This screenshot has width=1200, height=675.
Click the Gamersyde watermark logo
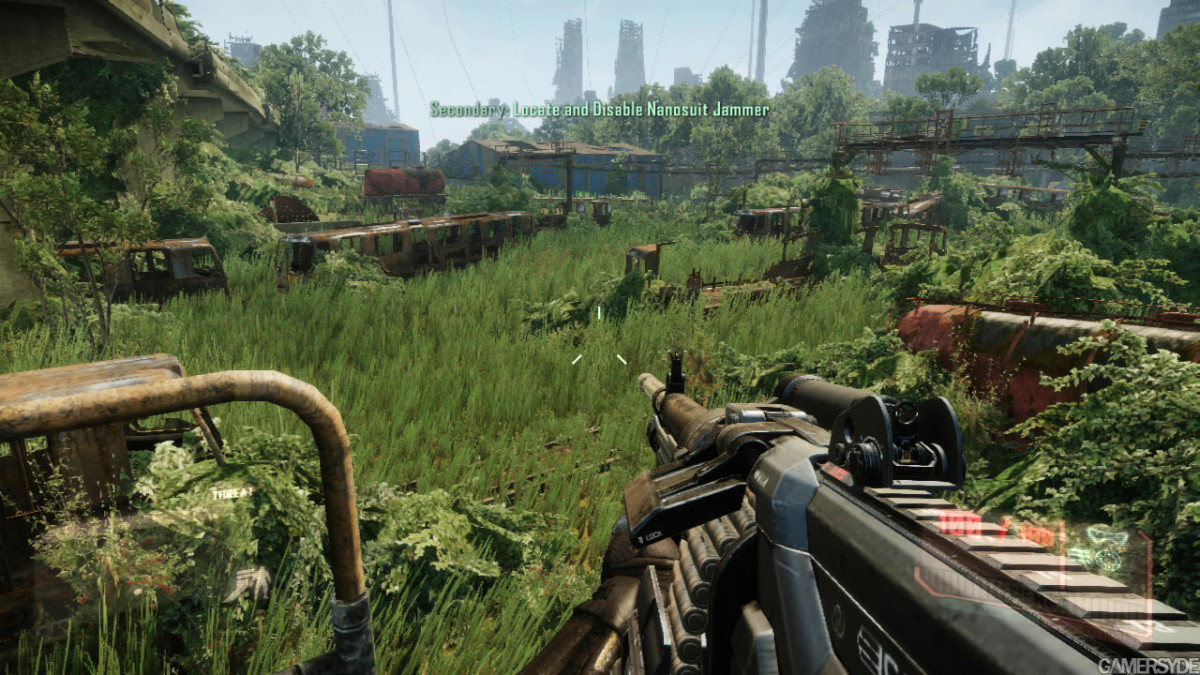coord(1147,665)
